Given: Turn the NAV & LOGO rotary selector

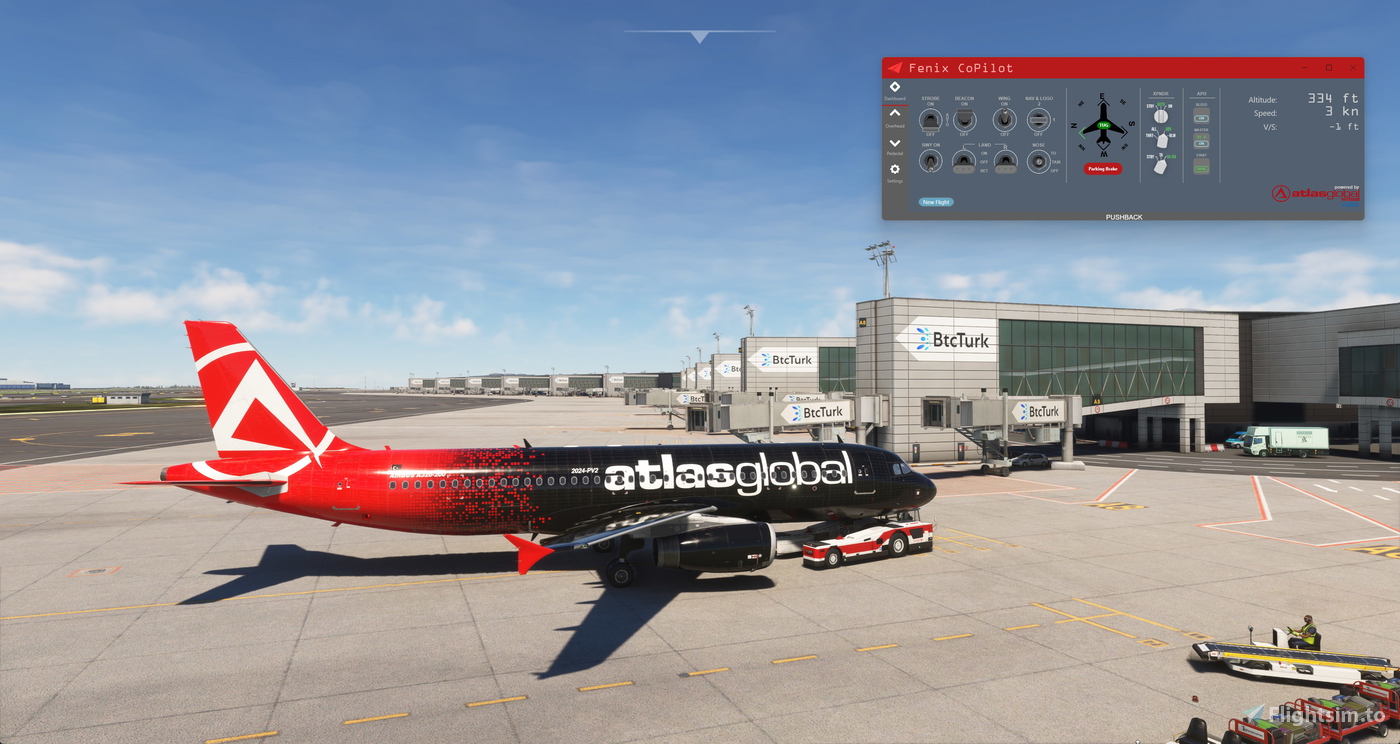Looking at the screenshot, I should coord(1039,120).
